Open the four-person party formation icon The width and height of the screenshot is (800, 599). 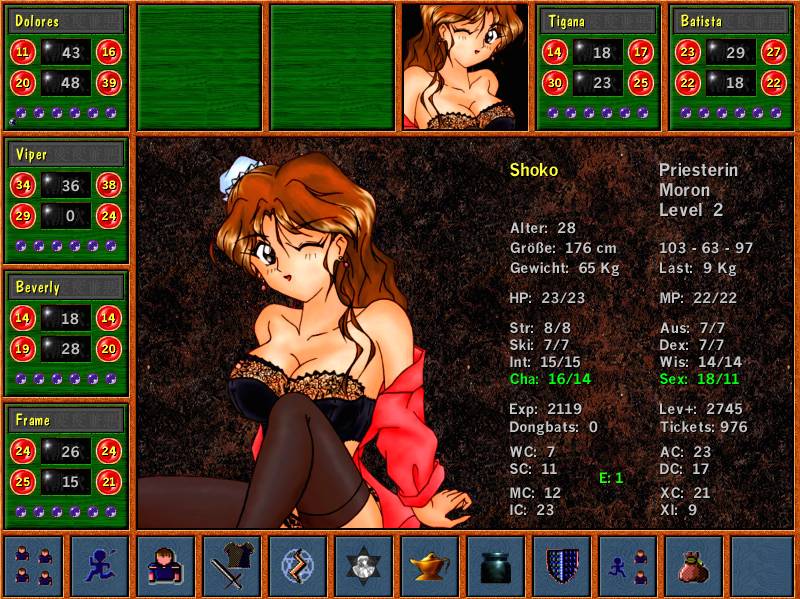[x=34, y=566]
